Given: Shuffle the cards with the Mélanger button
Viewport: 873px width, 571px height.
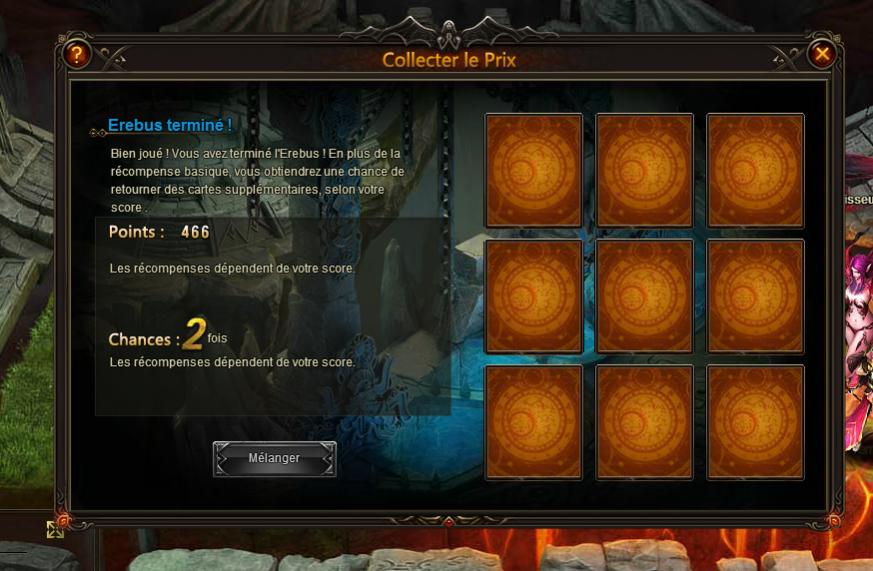Looking at the screenshot, I should tap(274, 459).
